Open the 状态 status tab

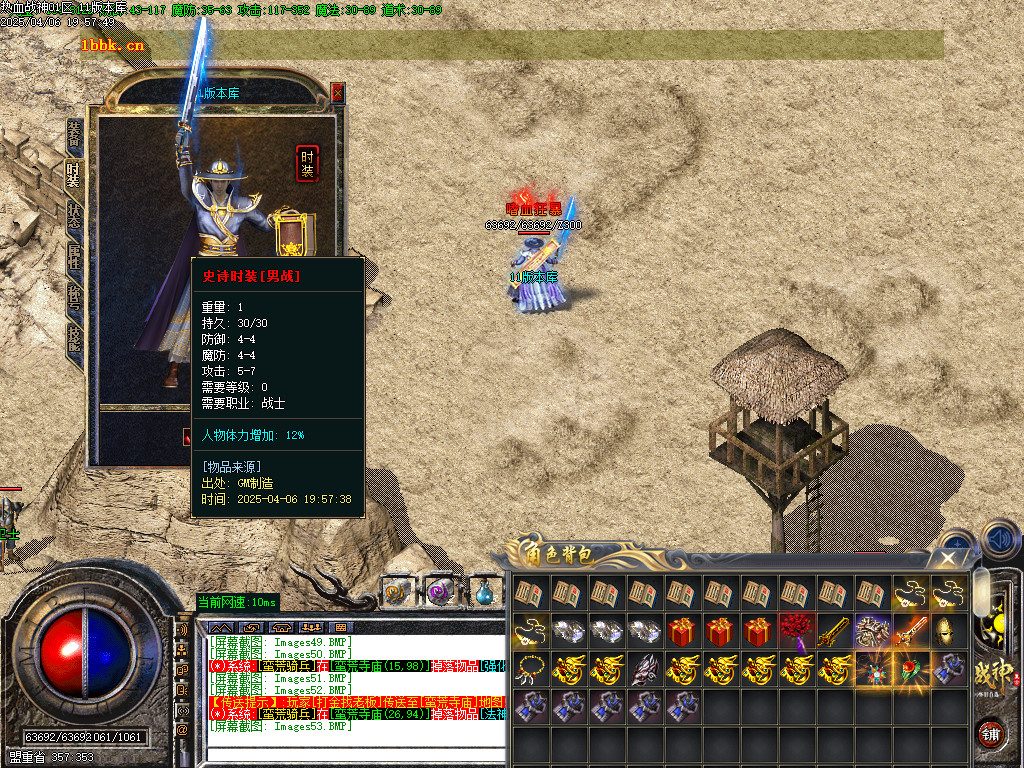tap(74, 218)
